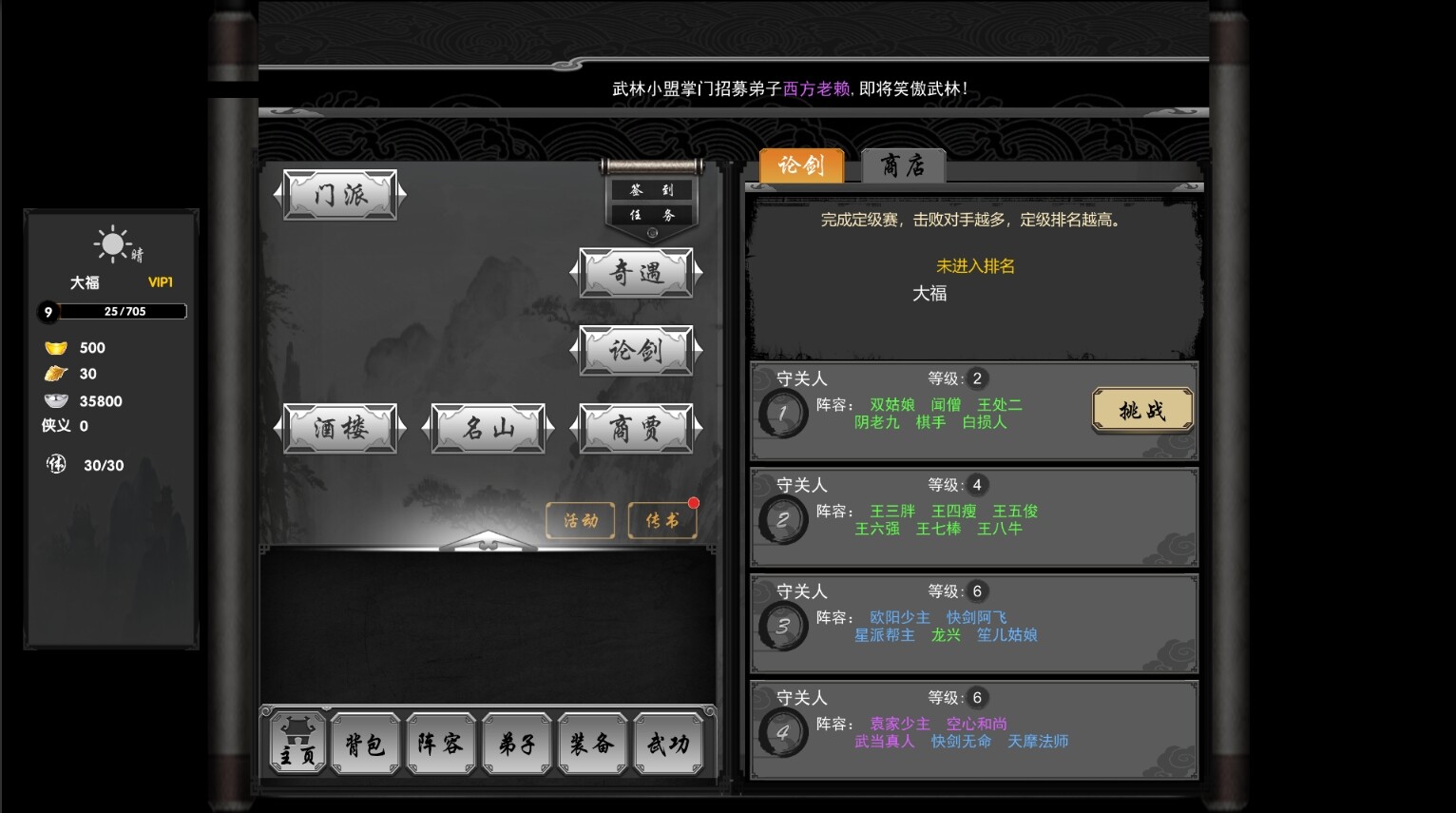Open the 签到 (Sign-in) scroll

pyautogui.click(x=650, y=189)
